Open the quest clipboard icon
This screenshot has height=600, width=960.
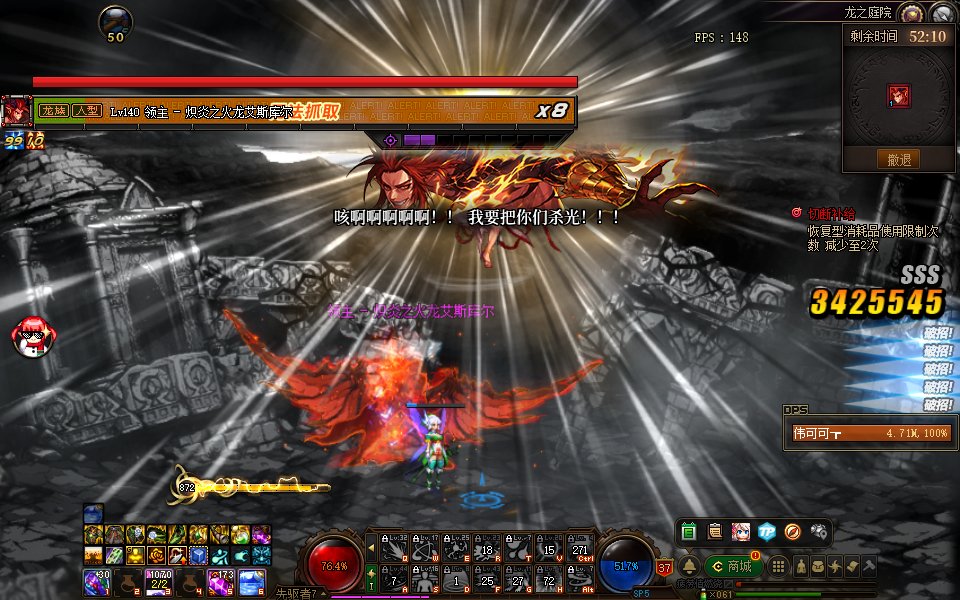pos(715,532)
